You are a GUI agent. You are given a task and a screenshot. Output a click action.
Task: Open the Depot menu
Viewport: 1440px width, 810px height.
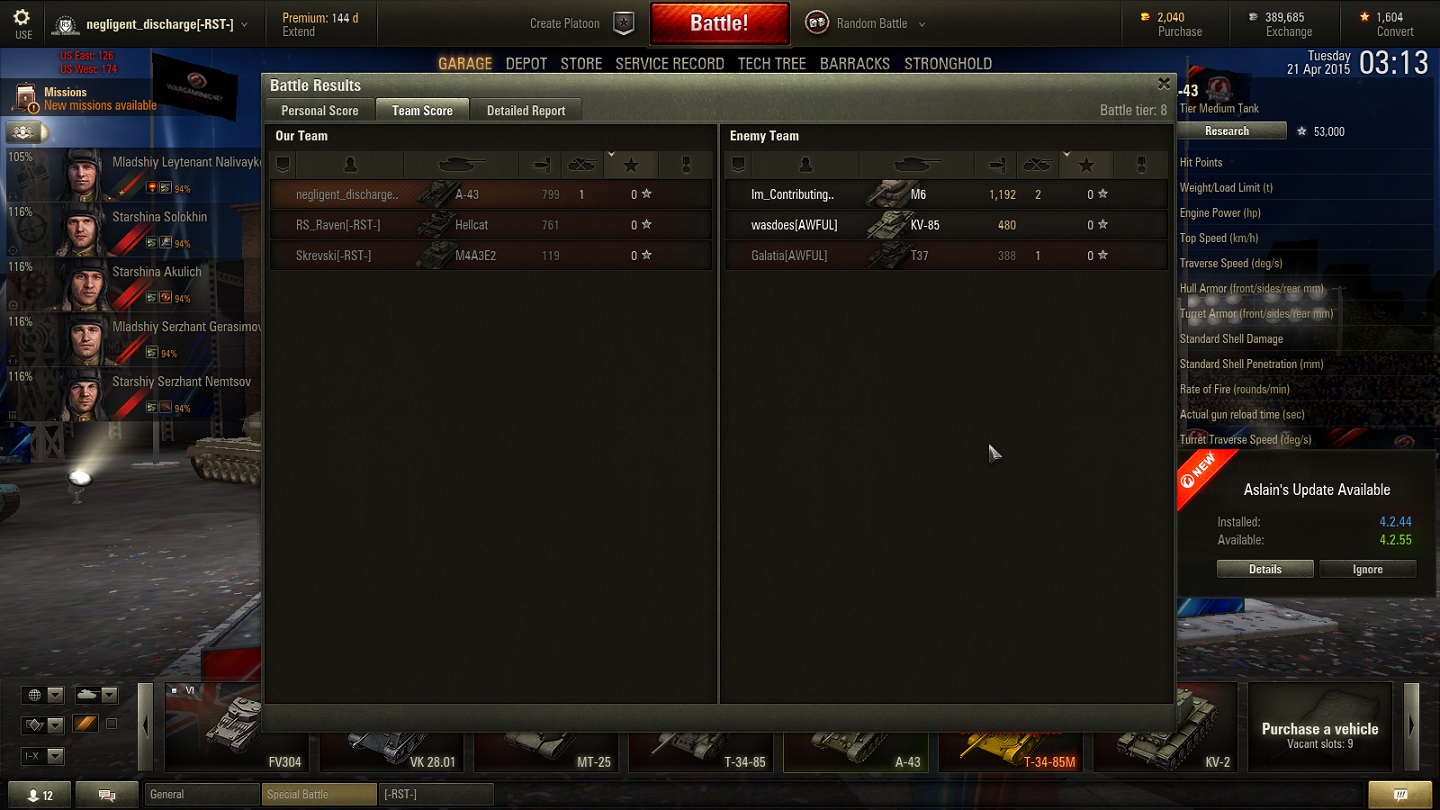tap(526, 64)
